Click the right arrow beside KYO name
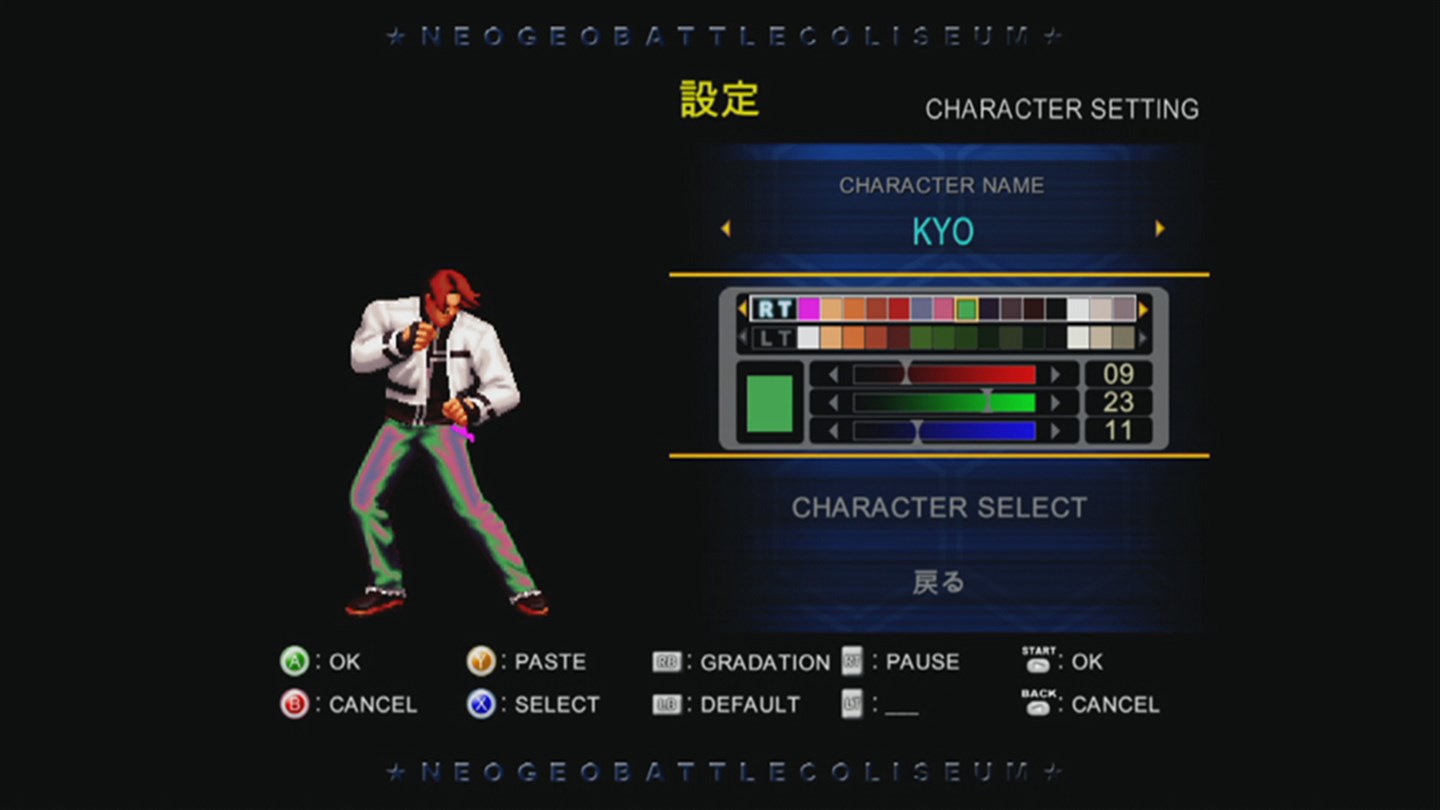The height and width of the screenshot is (810, 1440). [1160, 229]
